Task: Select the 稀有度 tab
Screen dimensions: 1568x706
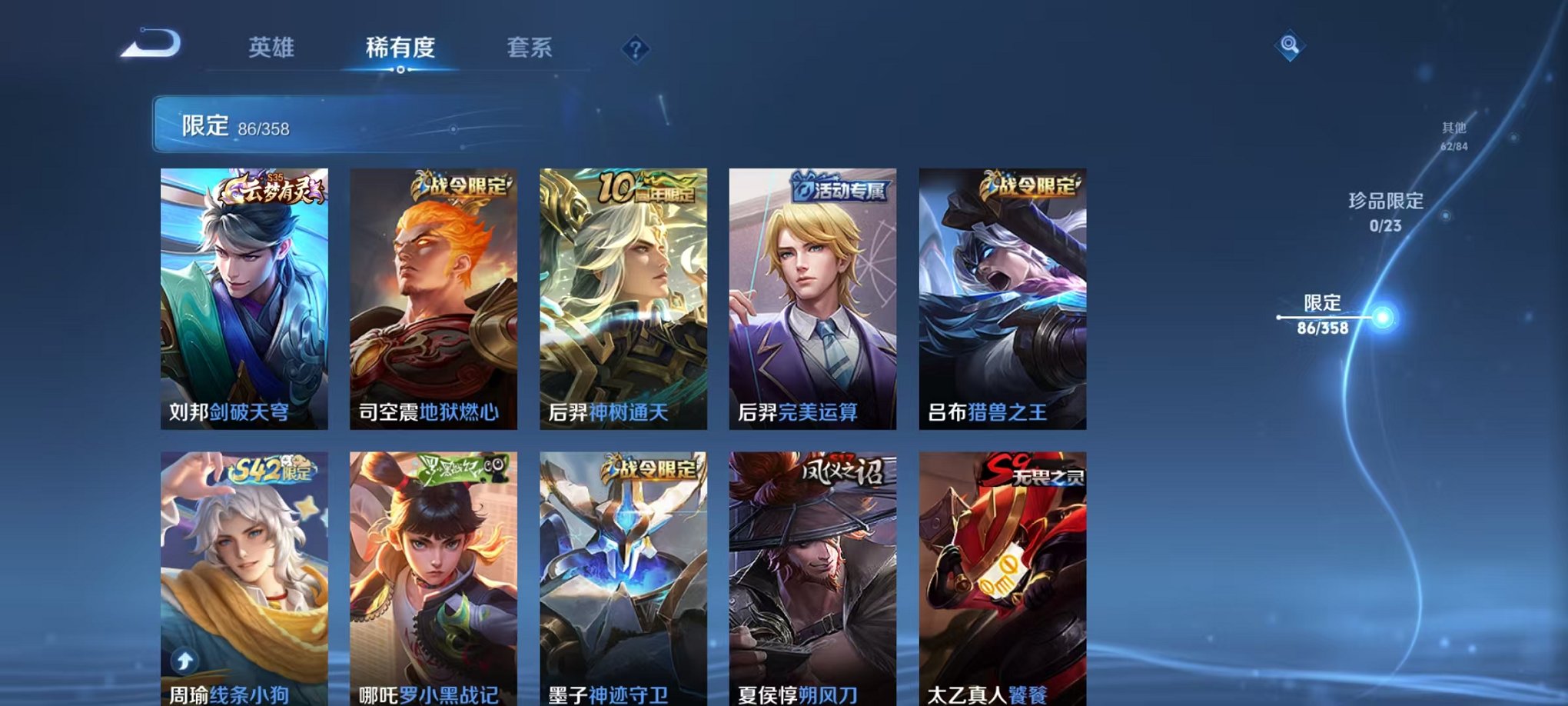Action: pyautogui.click(x=399, y=46)
